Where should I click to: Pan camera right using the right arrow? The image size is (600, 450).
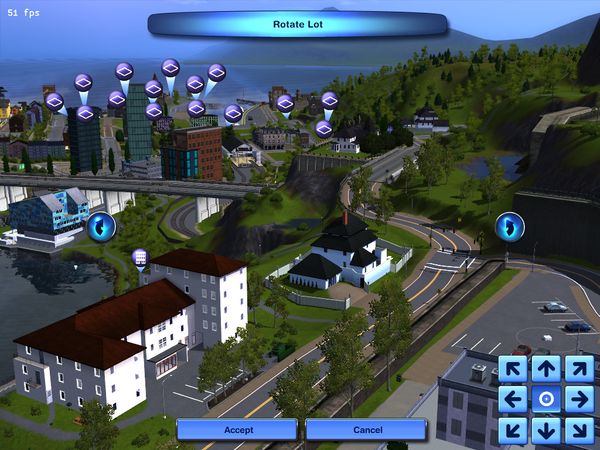point(578,399)
